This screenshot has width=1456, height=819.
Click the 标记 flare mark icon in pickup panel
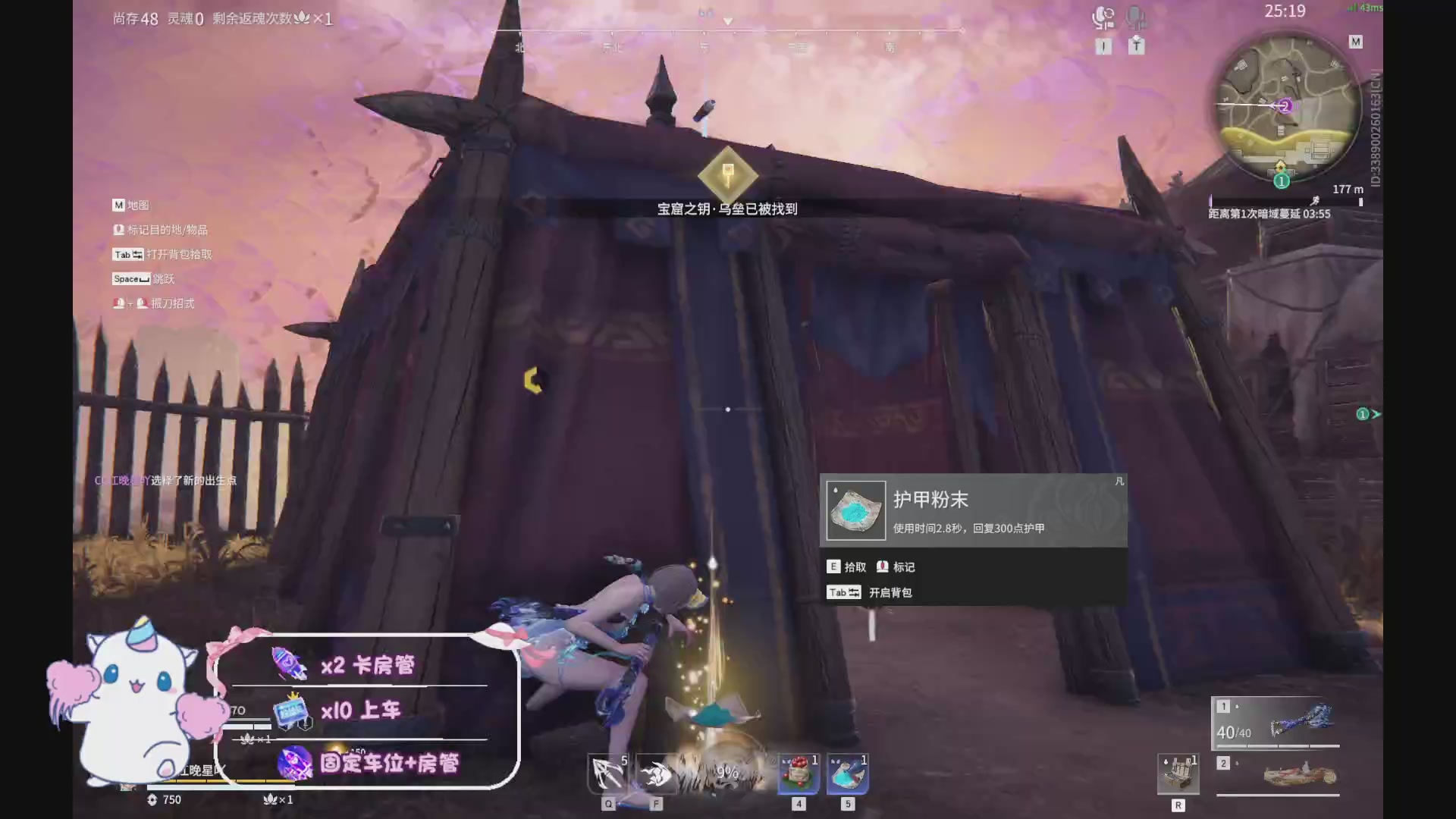pyautogui.click(x=882, y=566)
